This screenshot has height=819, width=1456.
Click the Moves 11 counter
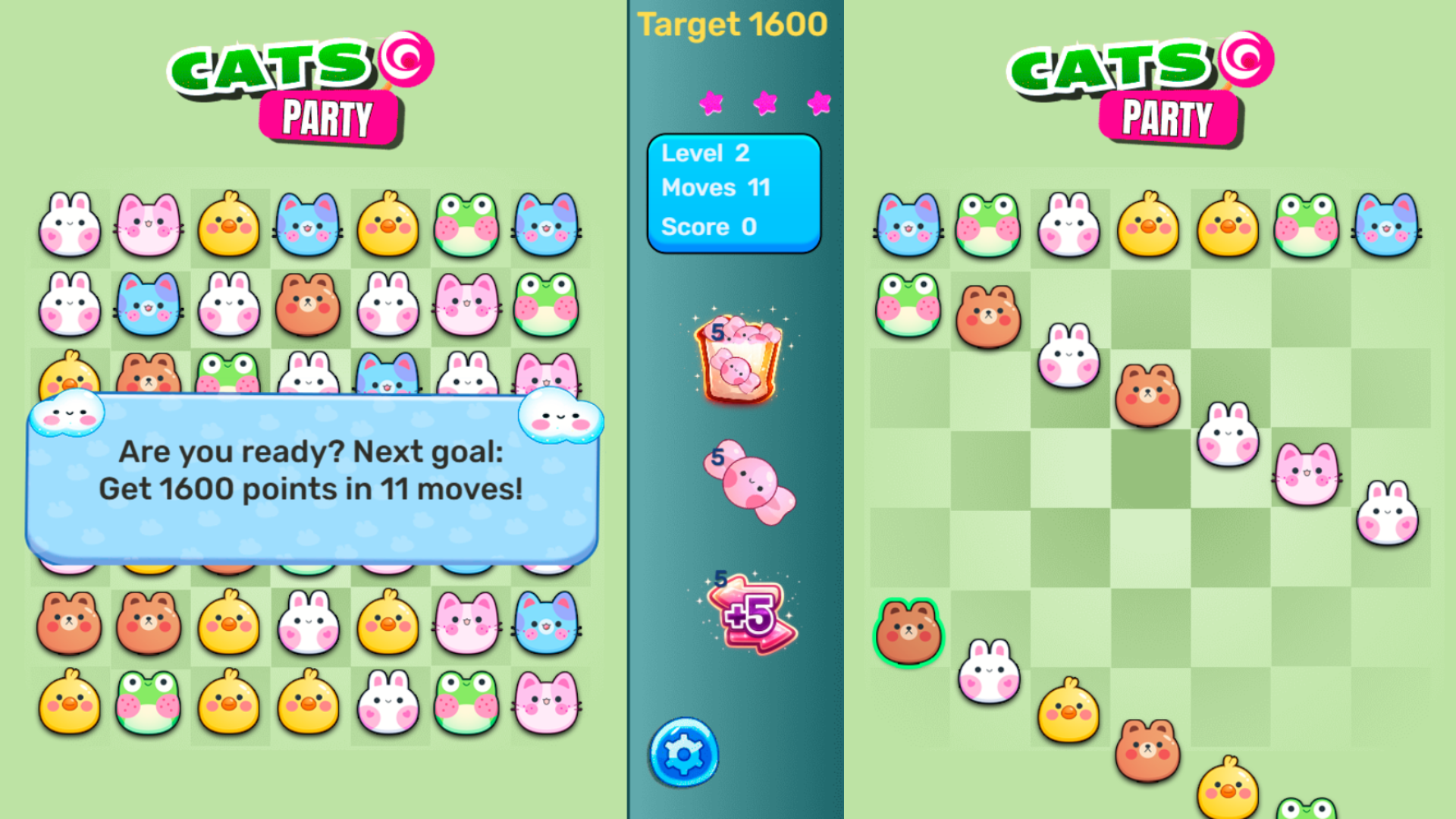coord(716,189)
